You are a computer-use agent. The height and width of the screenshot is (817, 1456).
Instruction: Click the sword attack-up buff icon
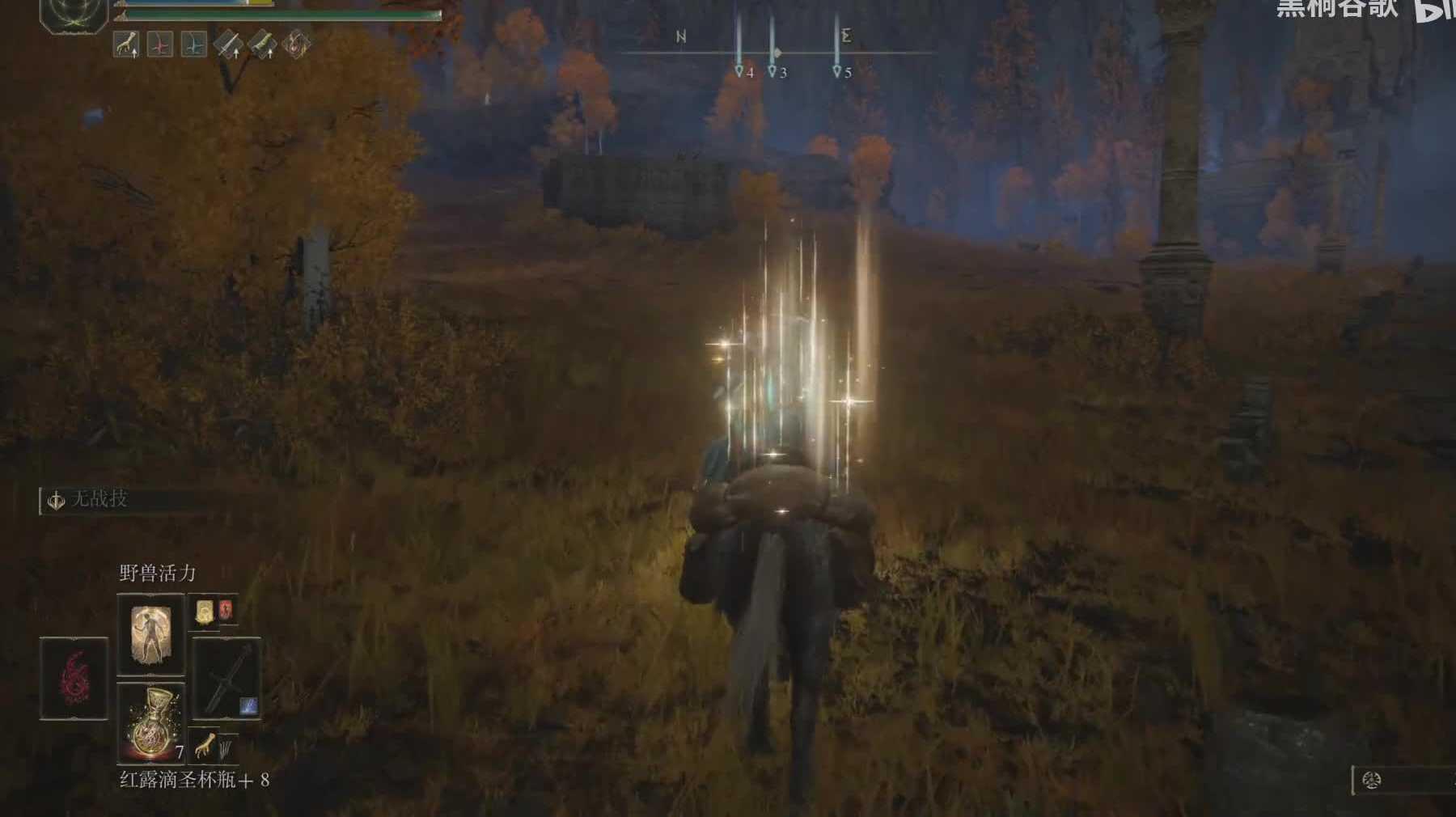pos(228,44)
